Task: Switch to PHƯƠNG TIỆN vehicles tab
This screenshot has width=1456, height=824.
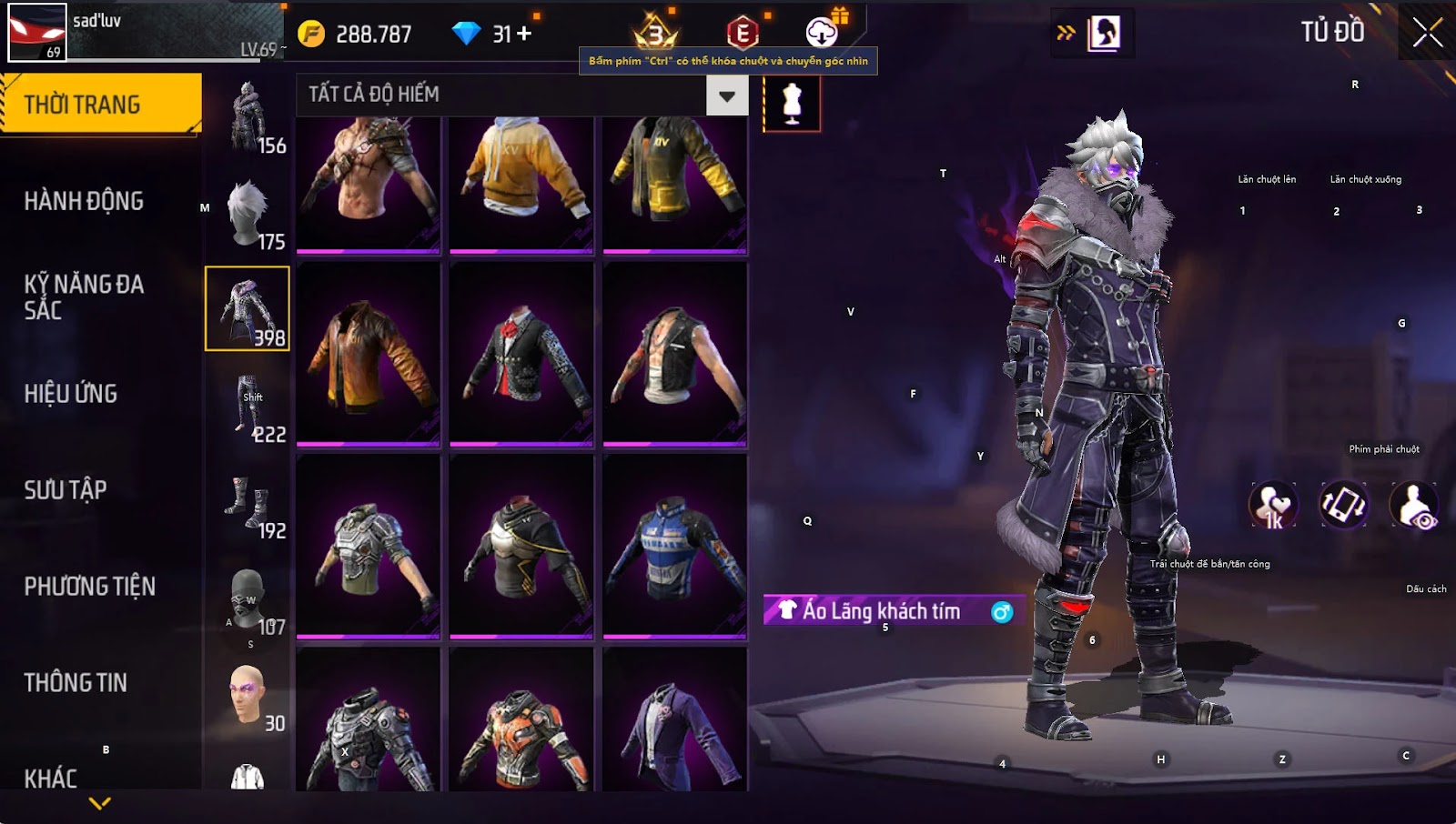Action: tap(89, 587)
